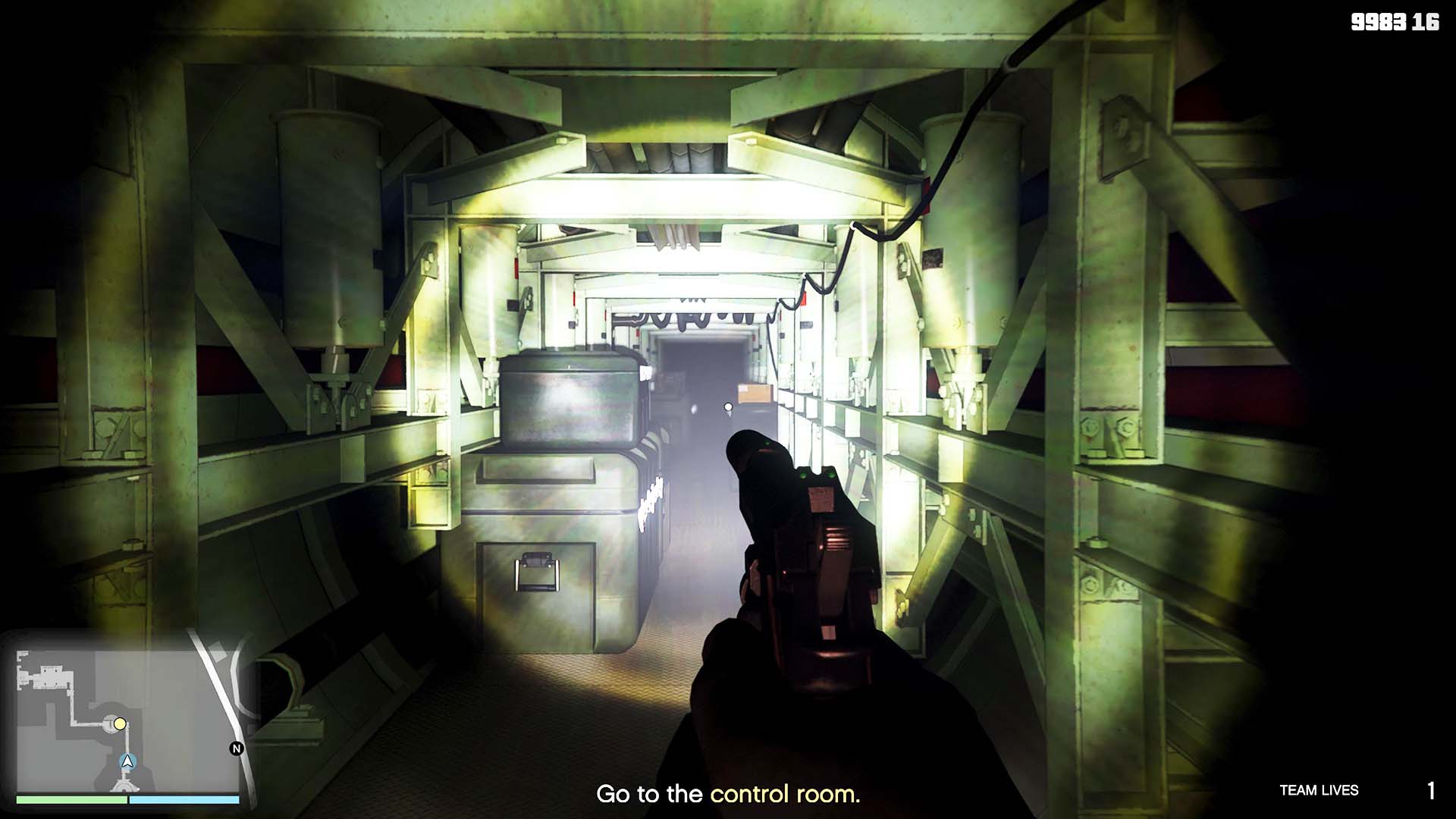
Task: Click the white crosshair dot in the hallway center
Action: 726,406
